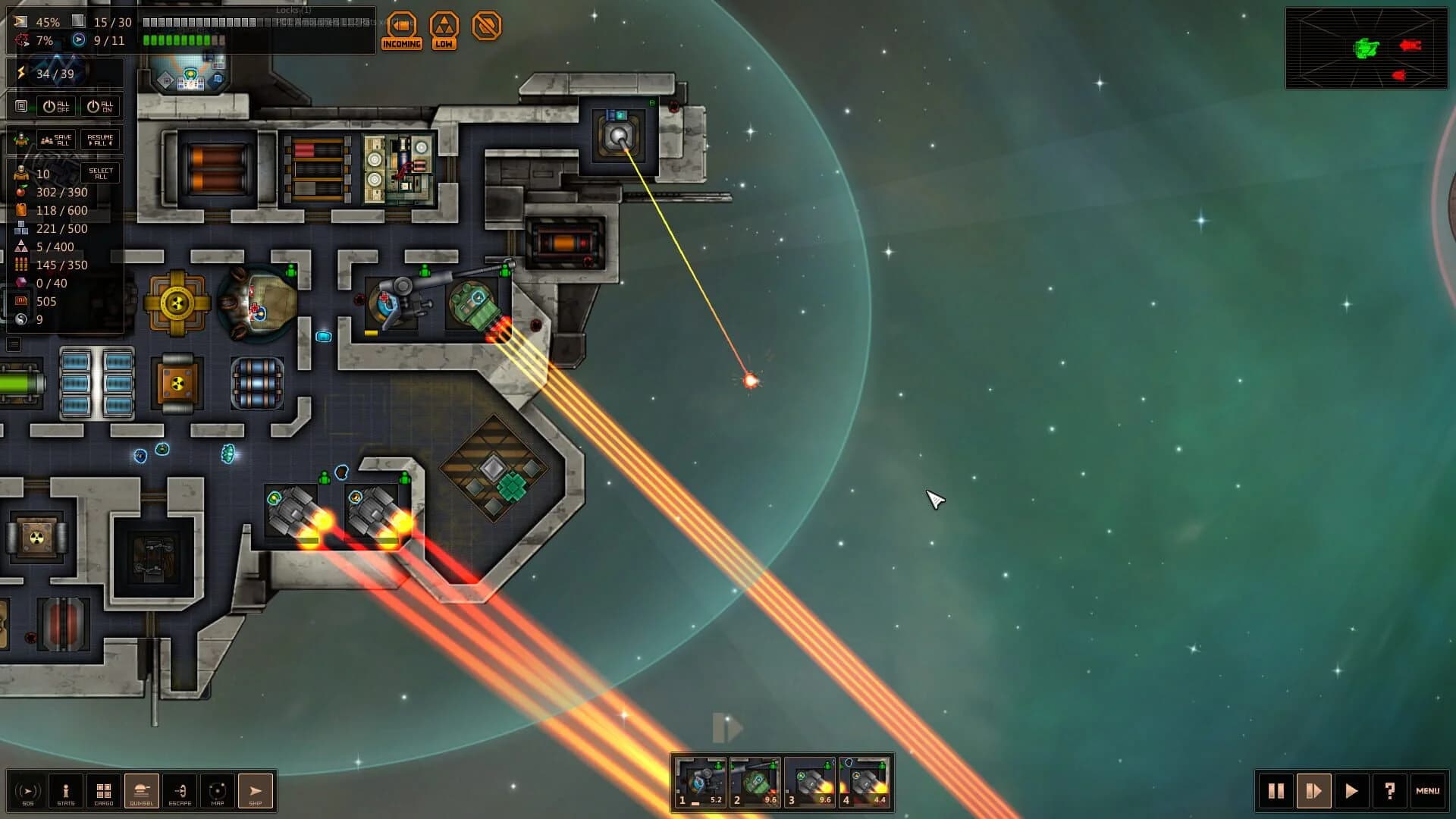Screen dimensions: 1456x819
Task: Open the CARGO screen
Action: [103, 791]
